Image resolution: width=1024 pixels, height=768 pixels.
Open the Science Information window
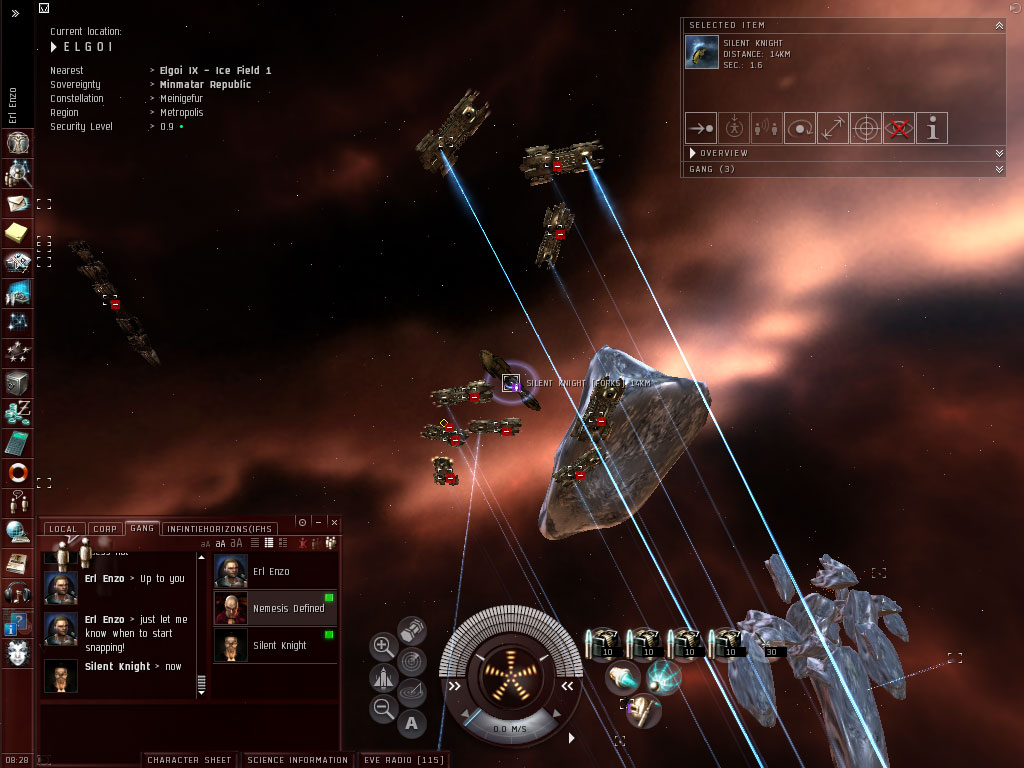(297, 760)
